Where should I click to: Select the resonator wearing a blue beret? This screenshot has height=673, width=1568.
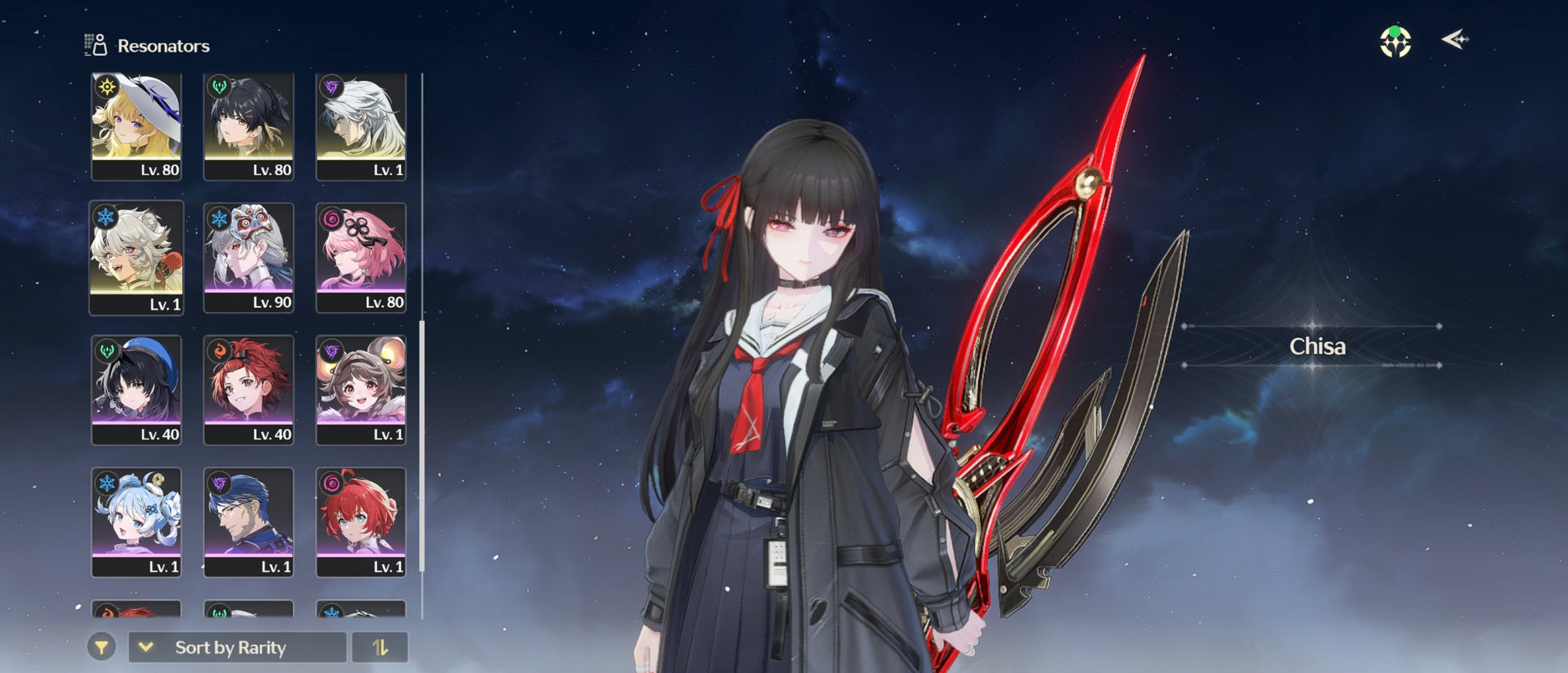click(x=136, y=390)
